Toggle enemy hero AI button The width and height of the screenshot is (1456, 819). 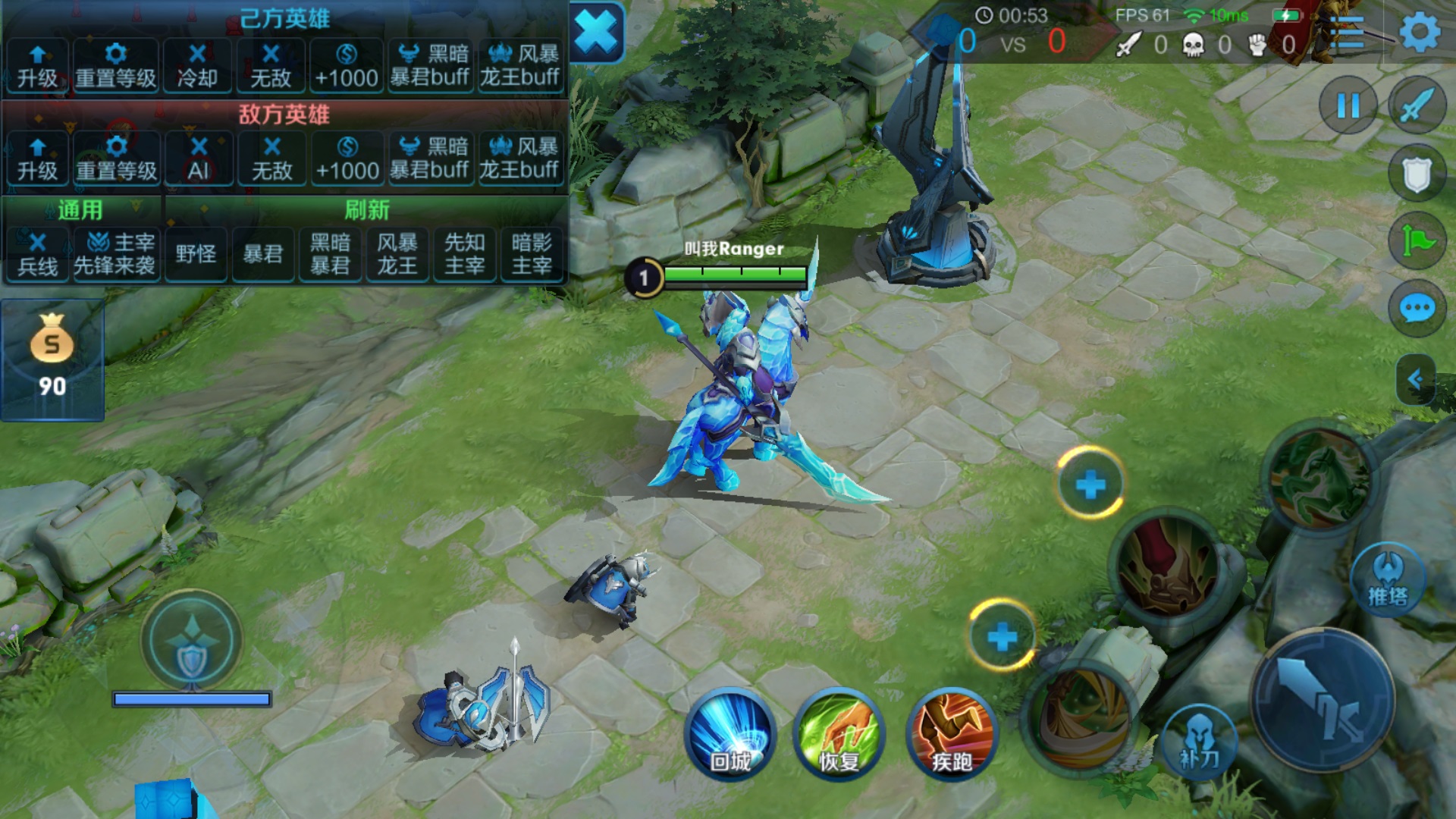(198, 158)
